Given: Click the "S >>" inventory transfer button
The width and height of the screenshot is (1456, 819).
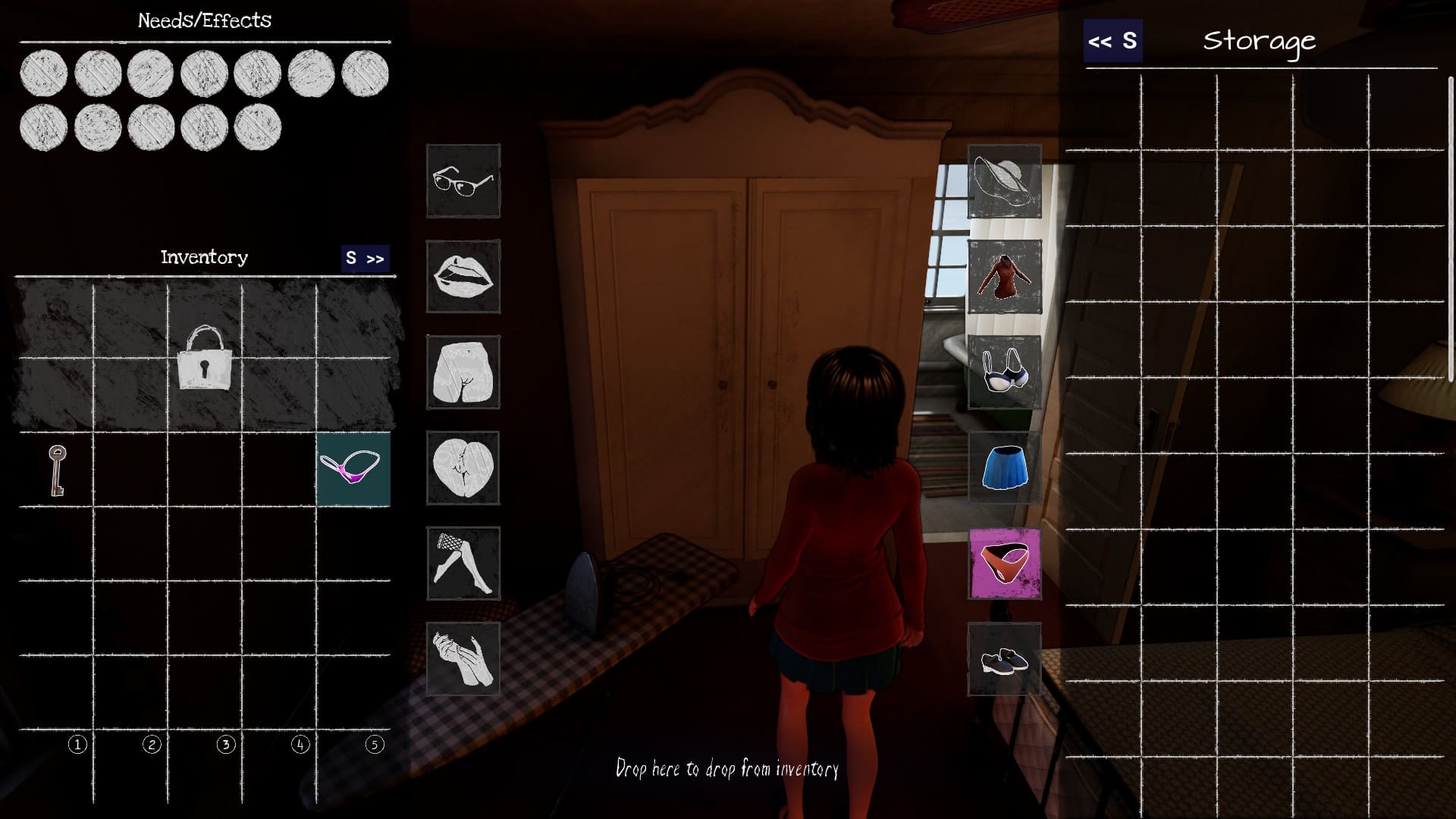Looking at the screenshot, I should (365, 259).
